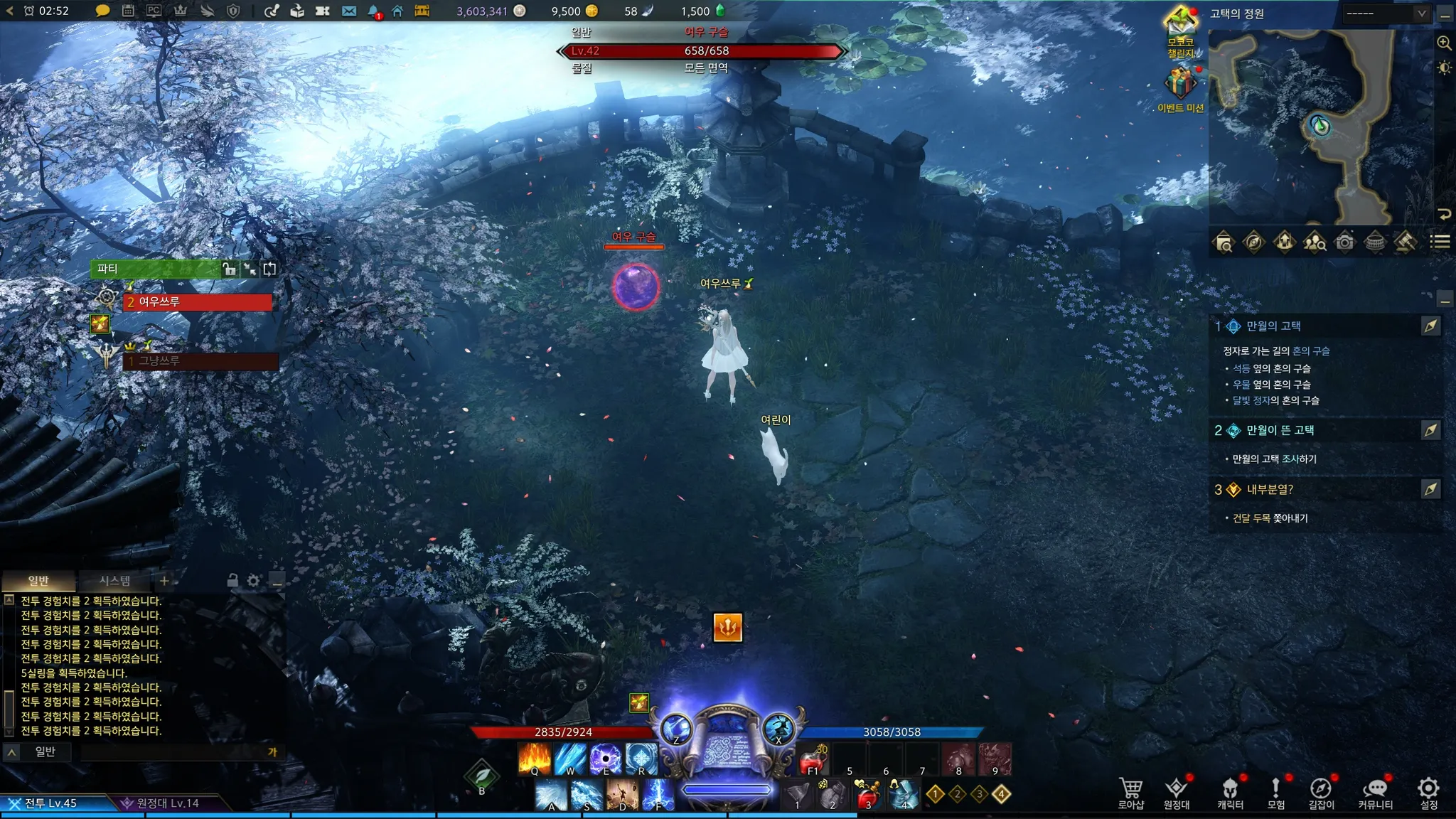The width and height of the screenshot is (1456, 819).
Task: Open the 길잡이 guide menu
Action: point(1321,792)
